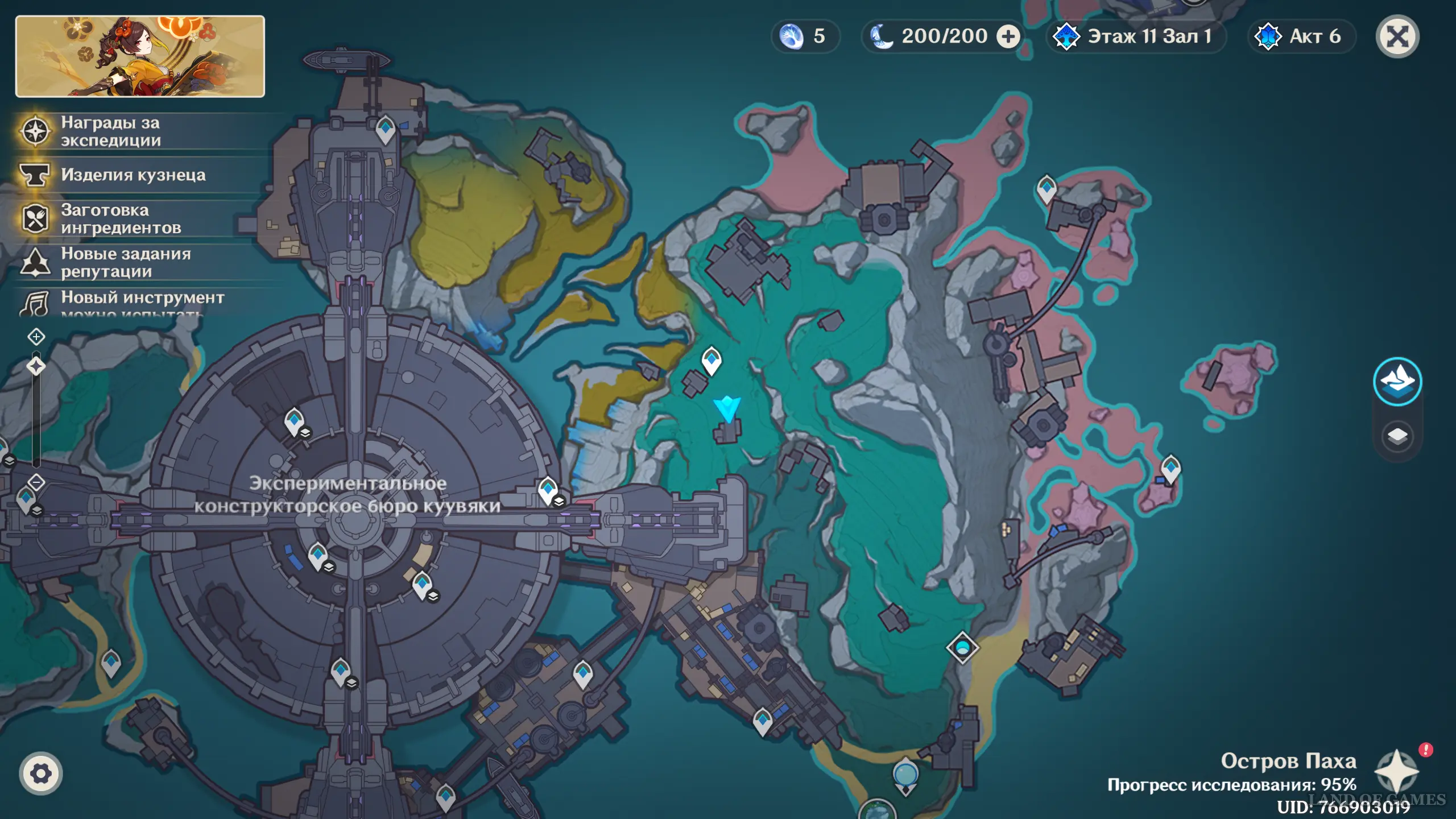Choose Новые задания репутации entry
The width and height of the screenshot is (1456, 819).
click(x=126, y=262)
